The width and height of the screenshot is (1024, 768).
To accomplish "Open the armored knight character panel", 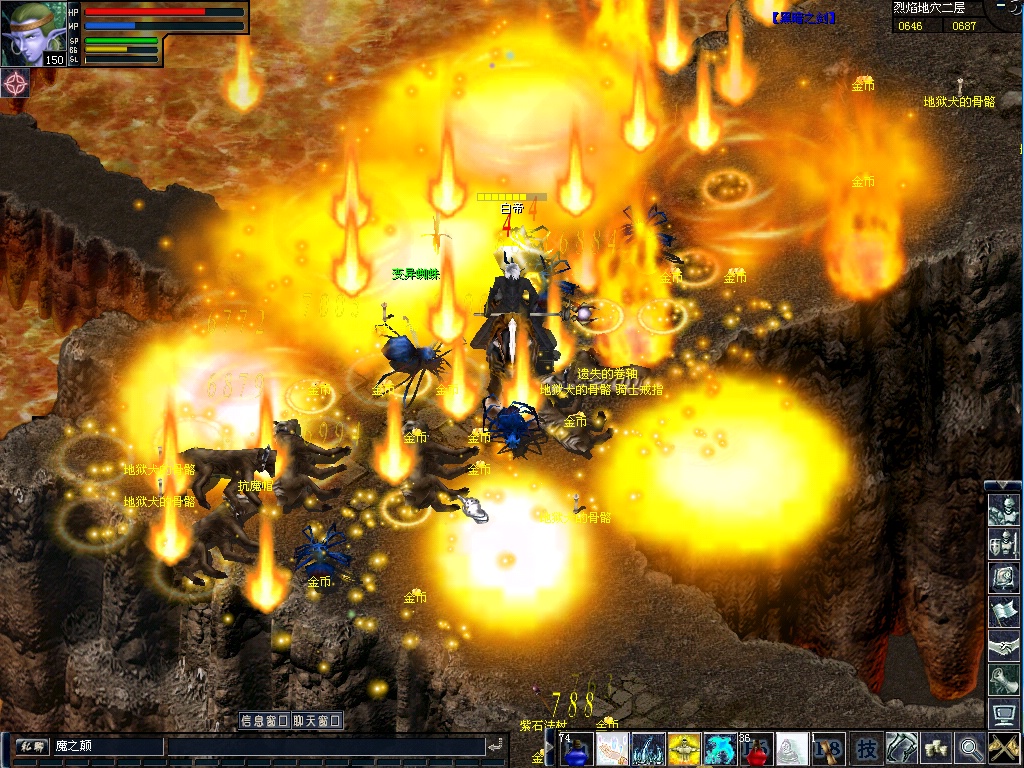I will (x=1003, y=511).
